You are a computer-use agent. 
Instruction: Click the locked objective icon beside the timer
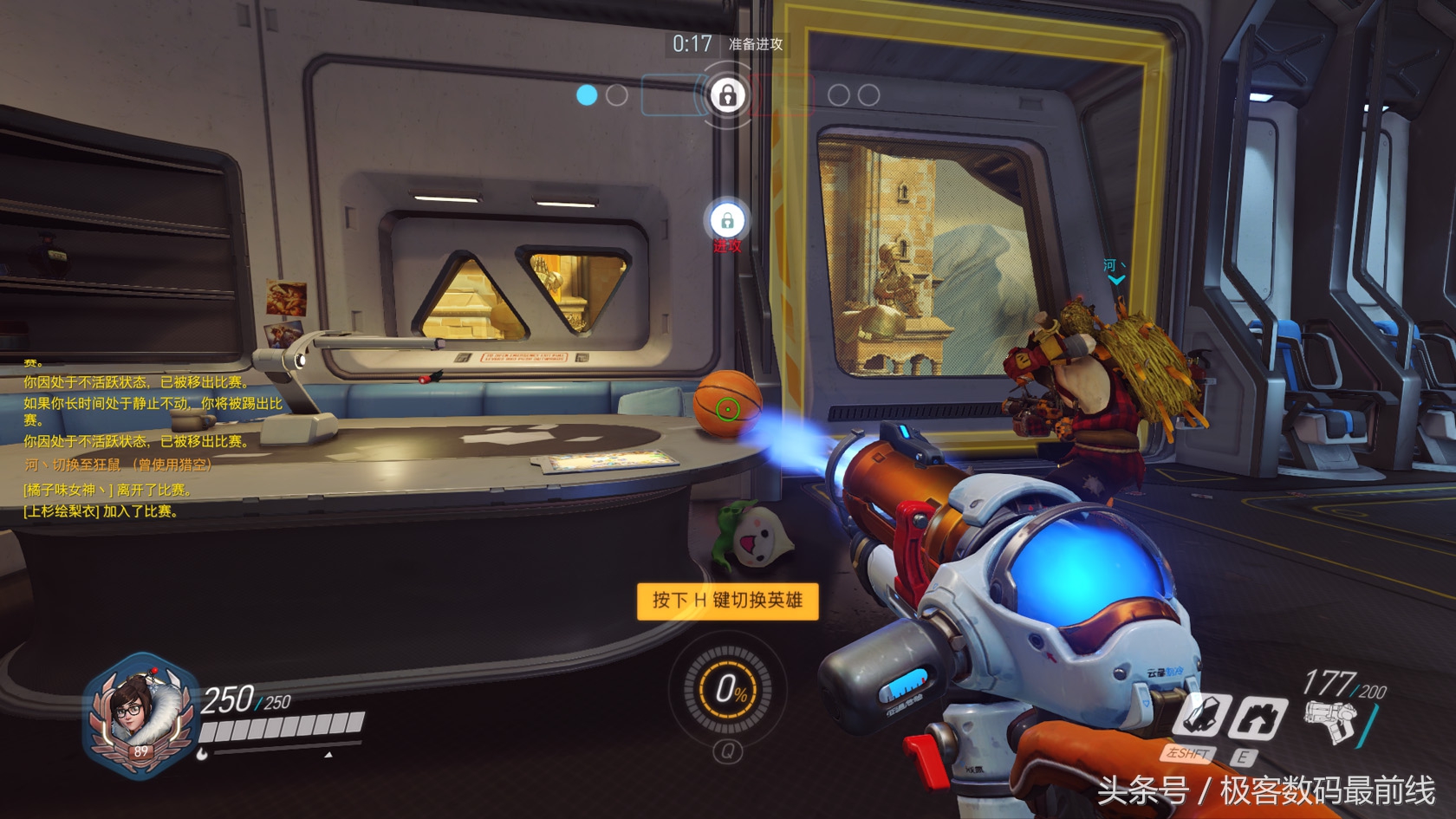[x=727, y=94]
